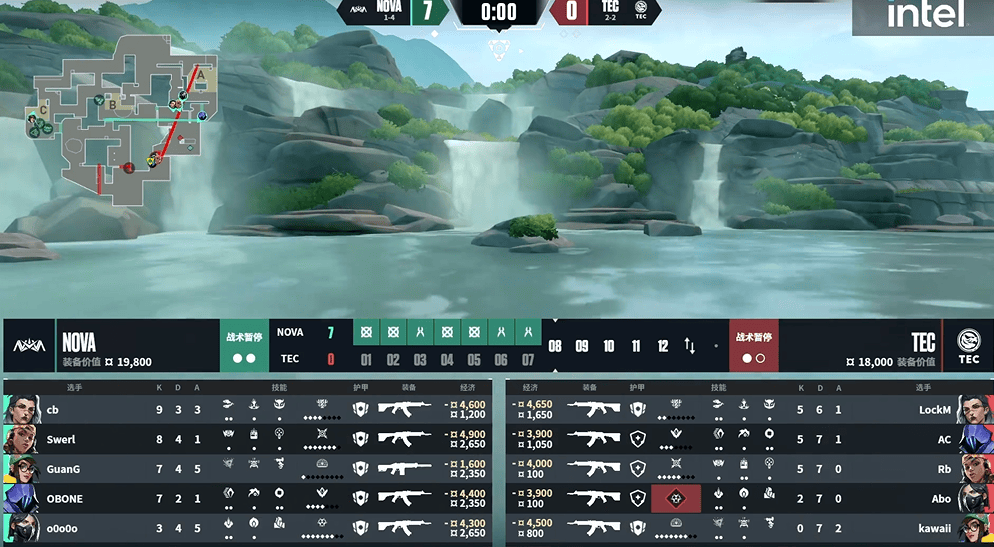The height and width of the screenshot is (547, 994).
Task: Jump to round 08 on the timeline
Action: coord(555,346)
